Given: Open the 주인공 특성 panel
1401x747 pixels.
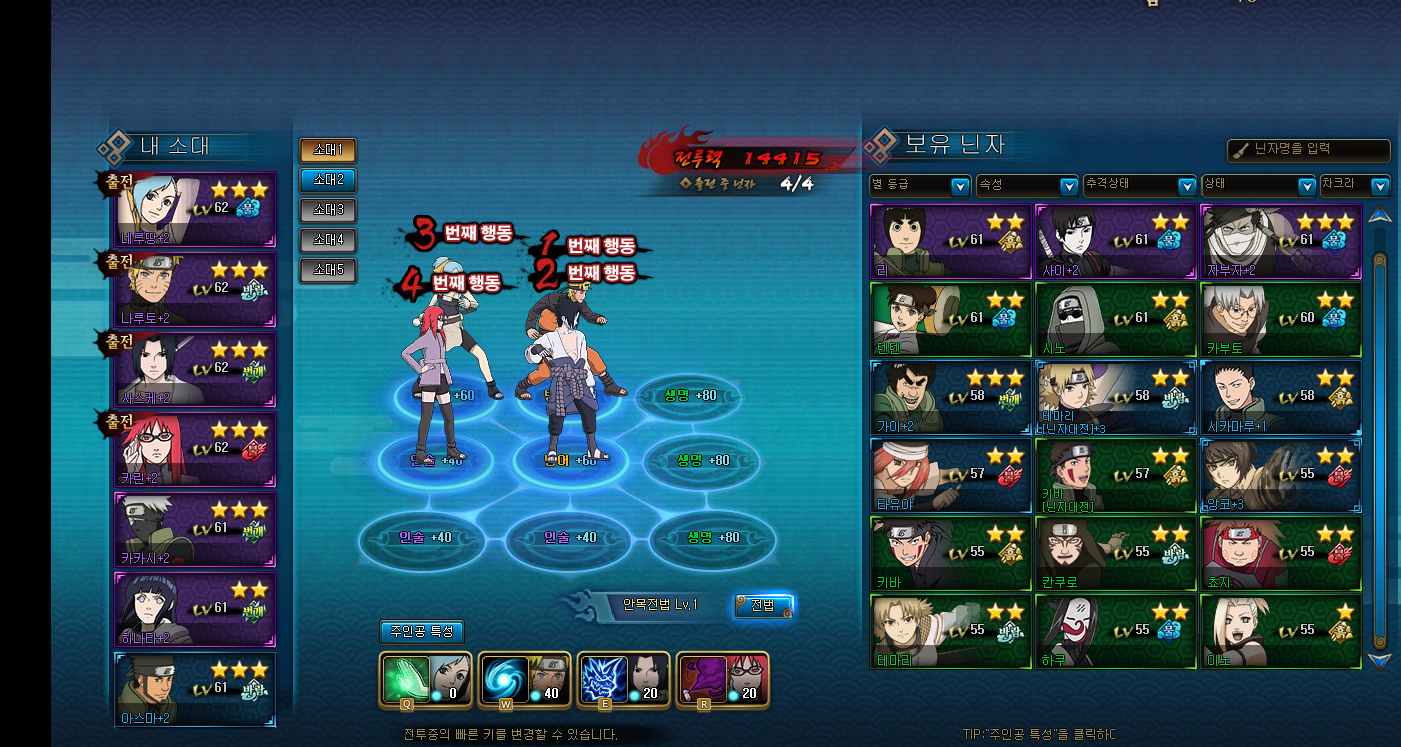Looking at the screenshot, I should coord(422,632).
